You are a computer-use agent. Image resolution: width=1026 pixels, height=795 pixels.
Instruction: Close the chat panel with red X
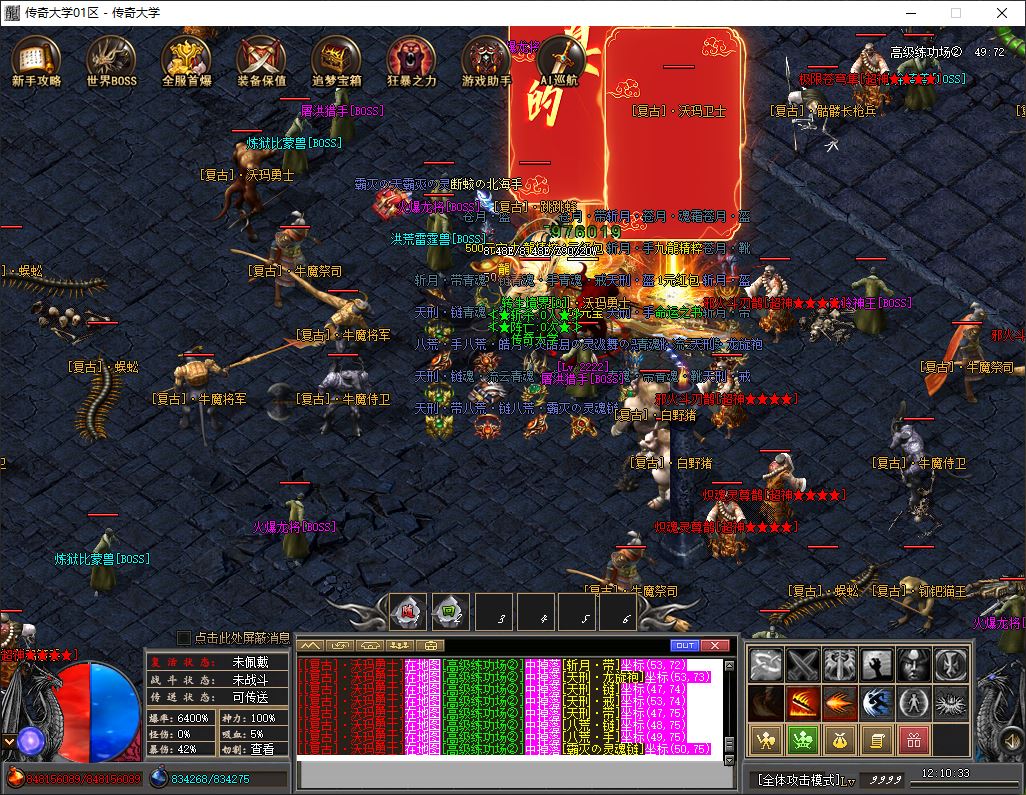pyautogui.click(x=715, y=645)
